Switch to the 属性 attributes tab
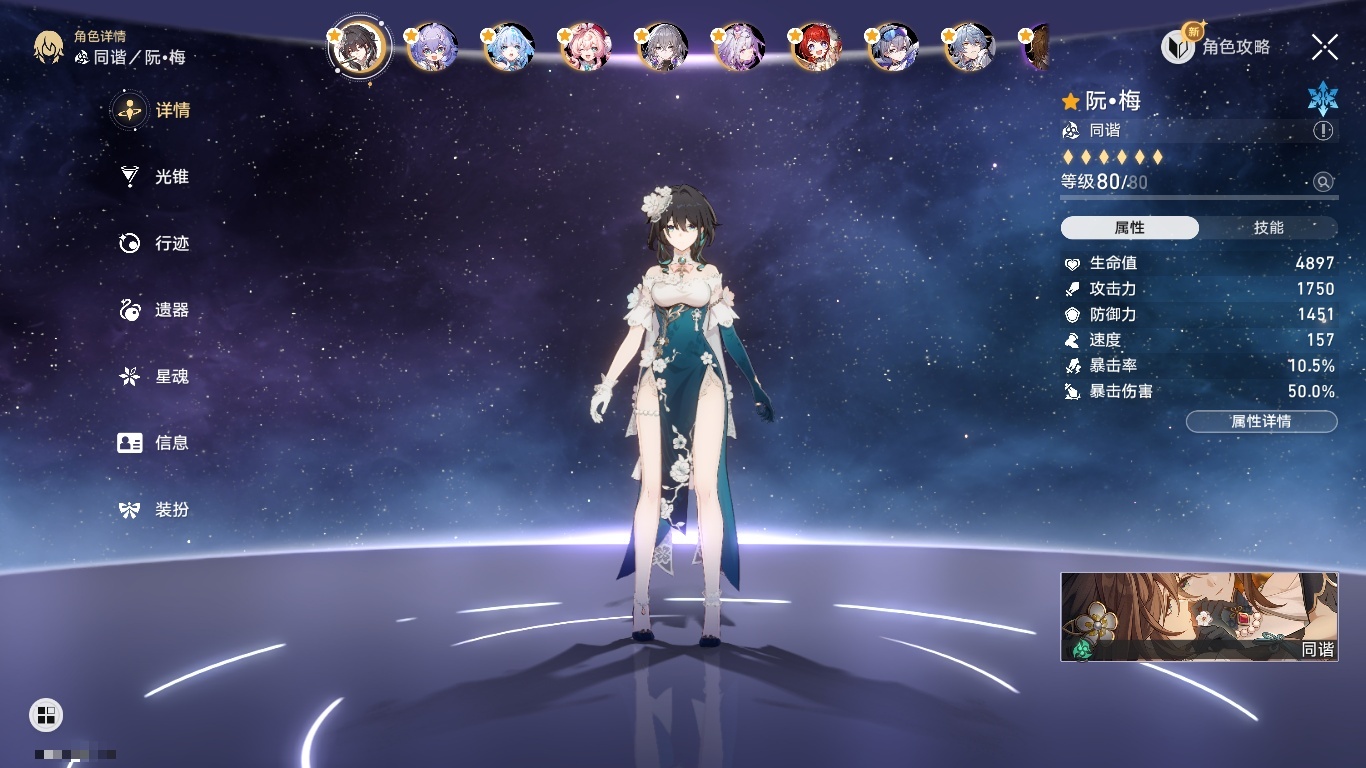Image resolution: width=1366 pixels, height=768 pixels. pyautogui.click(x=1130, y=228)
